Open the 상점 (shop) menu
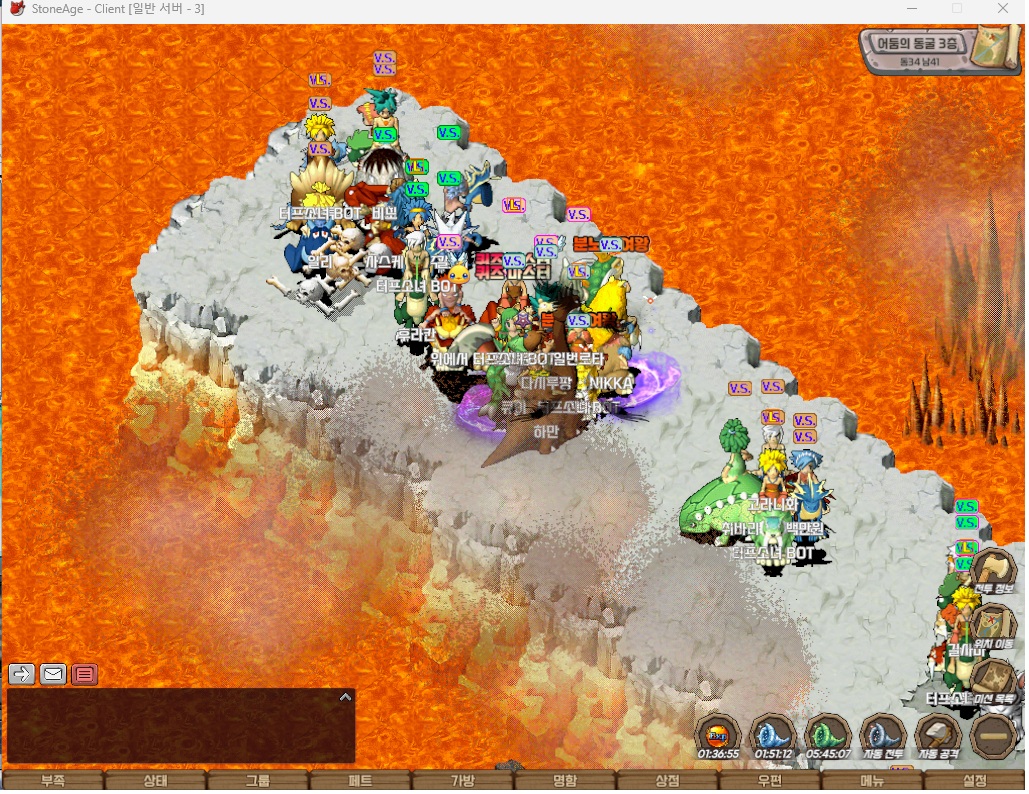The height and width of the screenshot is (794, 1029). (667, 781)
